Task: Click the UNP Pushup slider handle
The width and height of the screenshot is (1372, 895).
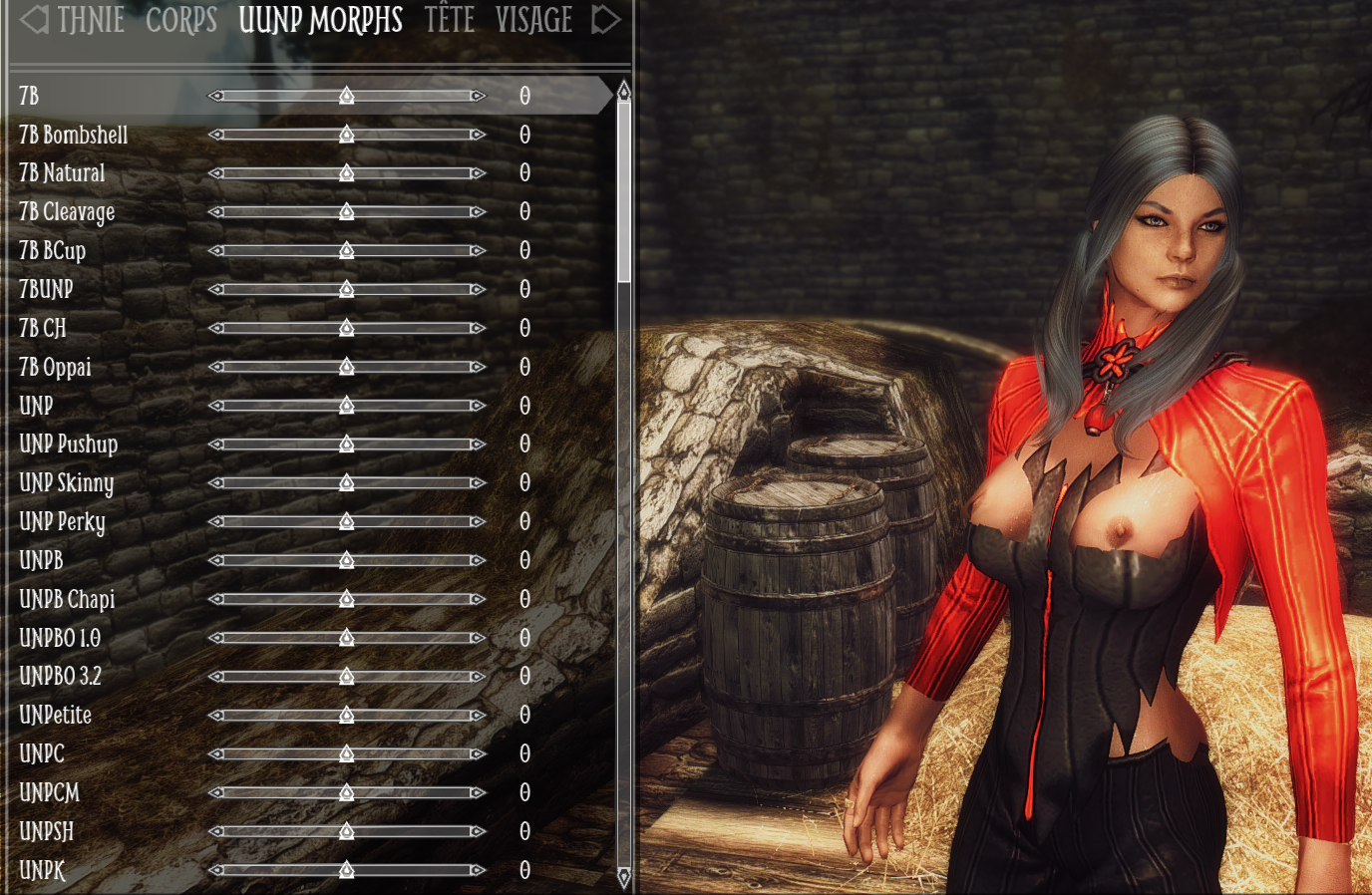Action: (x=346, y=444)
